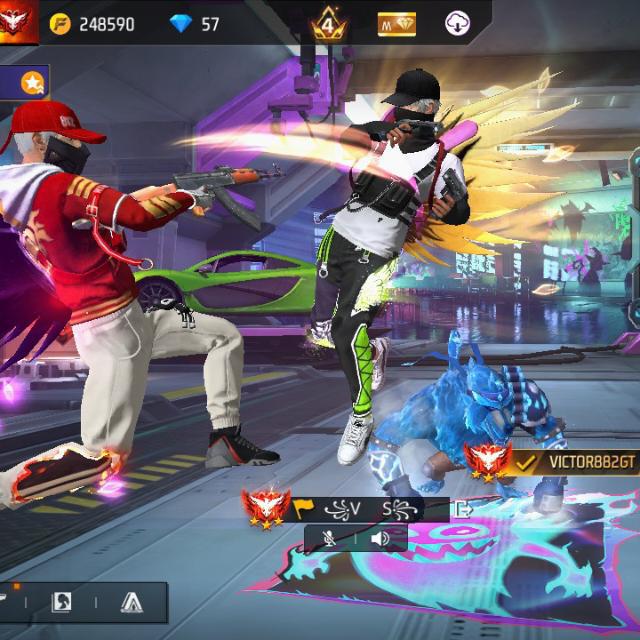Image resolution: width=640 pixels, height=640 pixels.
Task: Toggle the muted microphone
Action: pyautogui.click(x=329, y=539)
